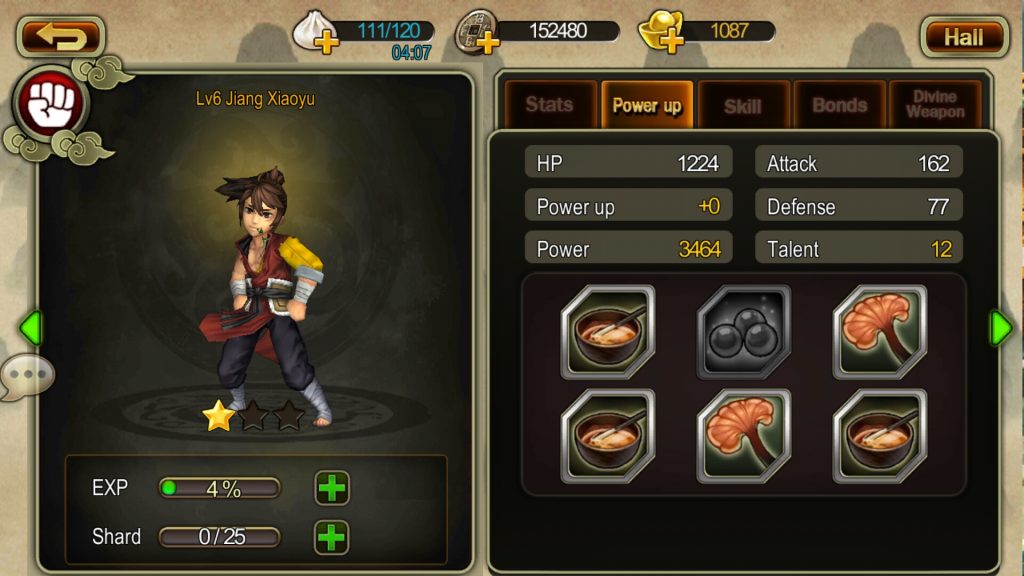Switch to the Stats tab

549,105
